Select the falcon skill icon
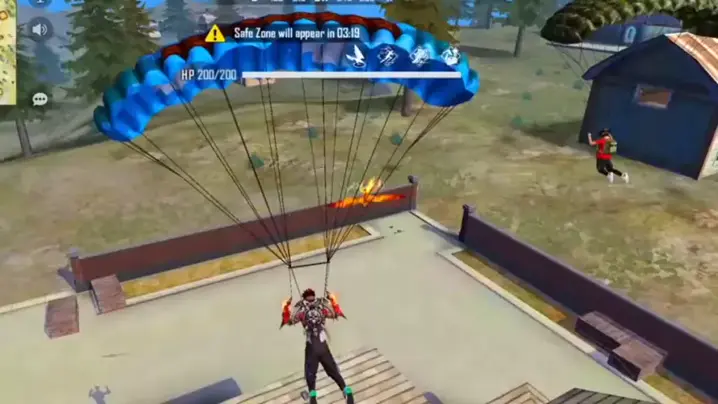 pos(355,56)
